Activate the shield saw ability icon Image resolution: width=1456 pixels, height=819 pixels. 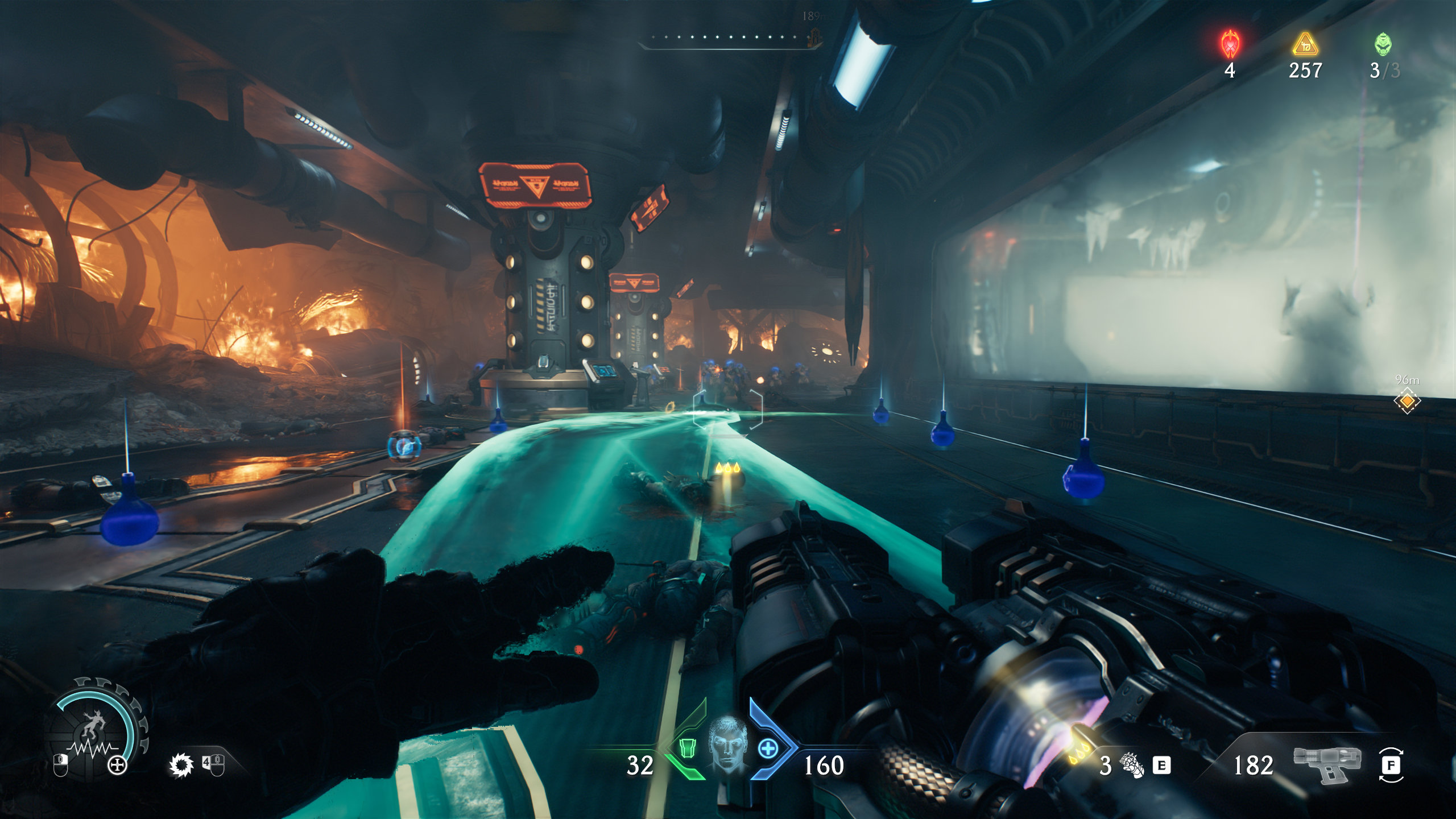pos(181,766)
